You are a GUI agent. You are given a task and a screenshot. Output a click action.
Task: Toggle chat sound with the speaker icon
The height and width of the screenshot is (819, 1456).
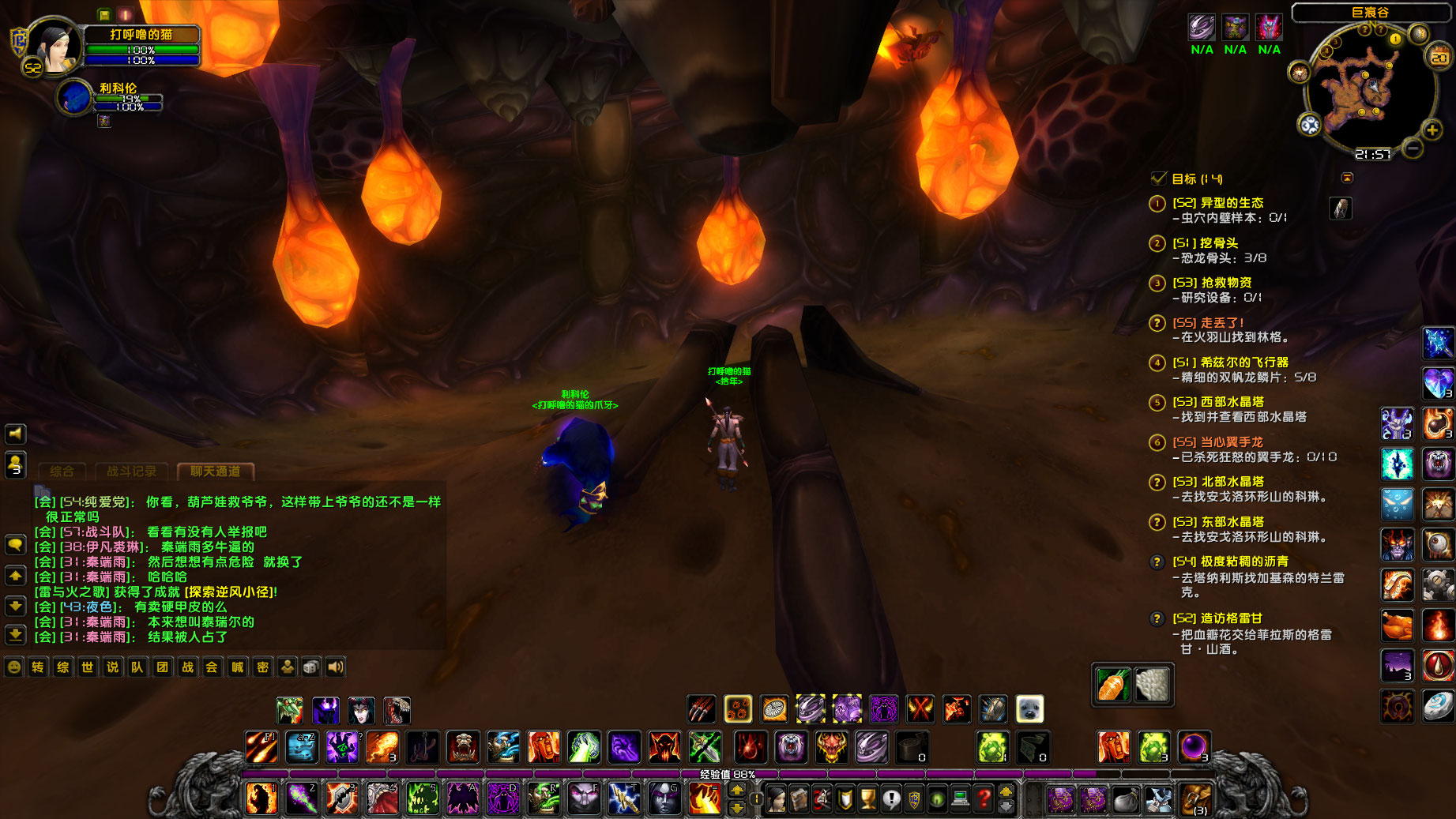point(335,667)
